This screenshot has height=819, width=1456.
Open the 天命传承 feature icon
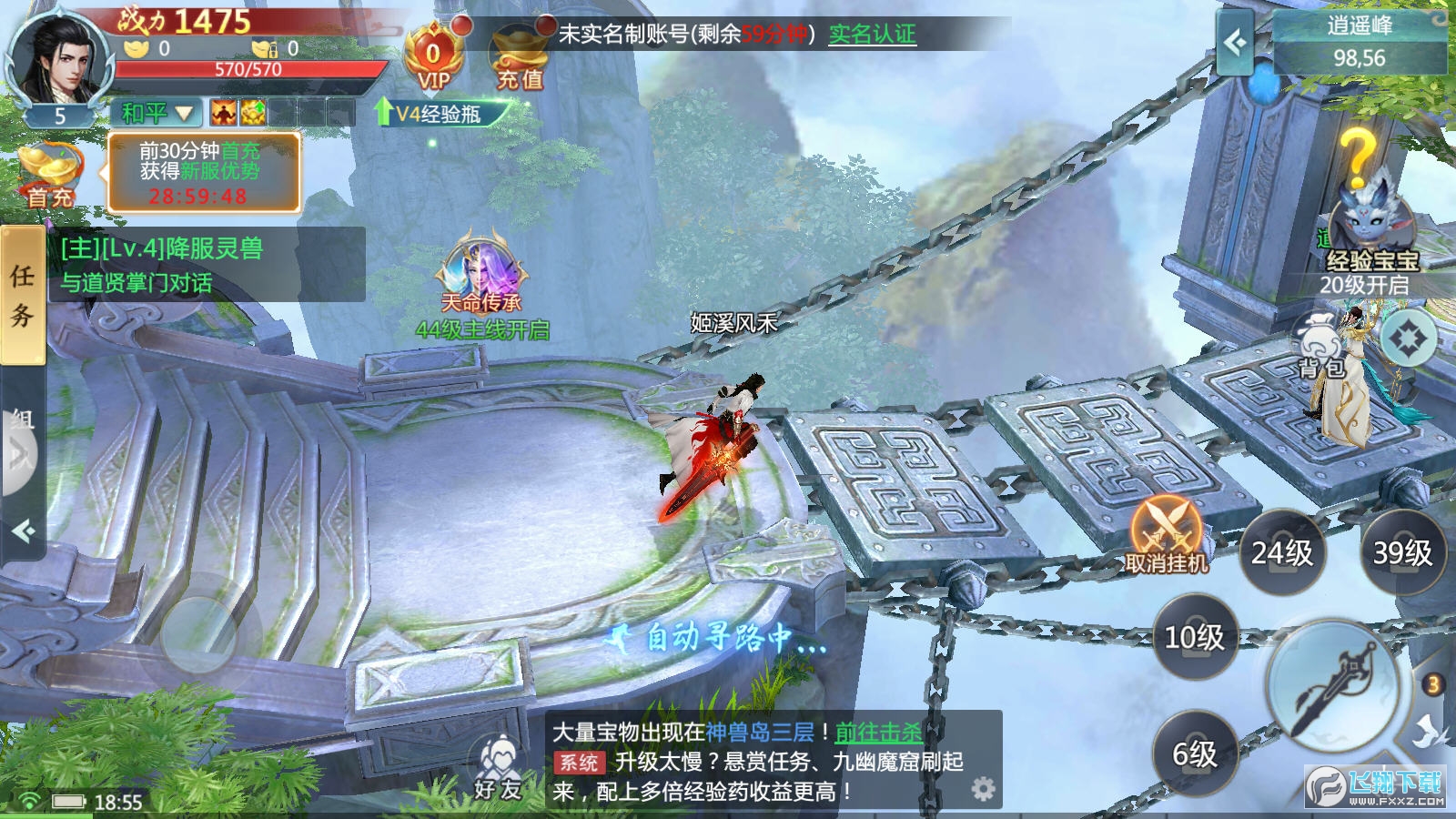tap(480, 273)
